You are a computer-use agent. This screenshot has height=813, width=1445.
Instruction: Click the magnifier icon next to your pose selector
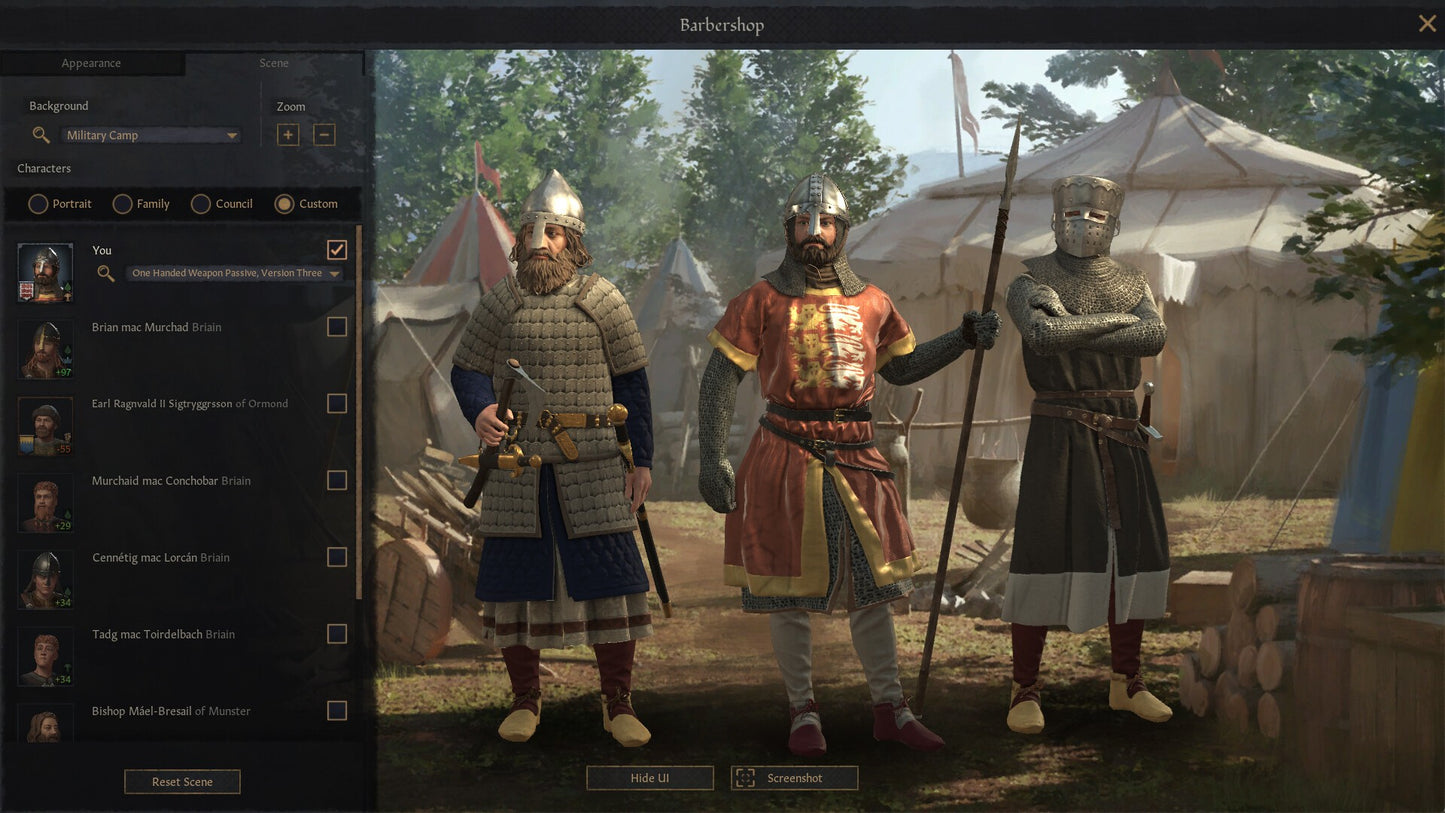pos(105,272)
